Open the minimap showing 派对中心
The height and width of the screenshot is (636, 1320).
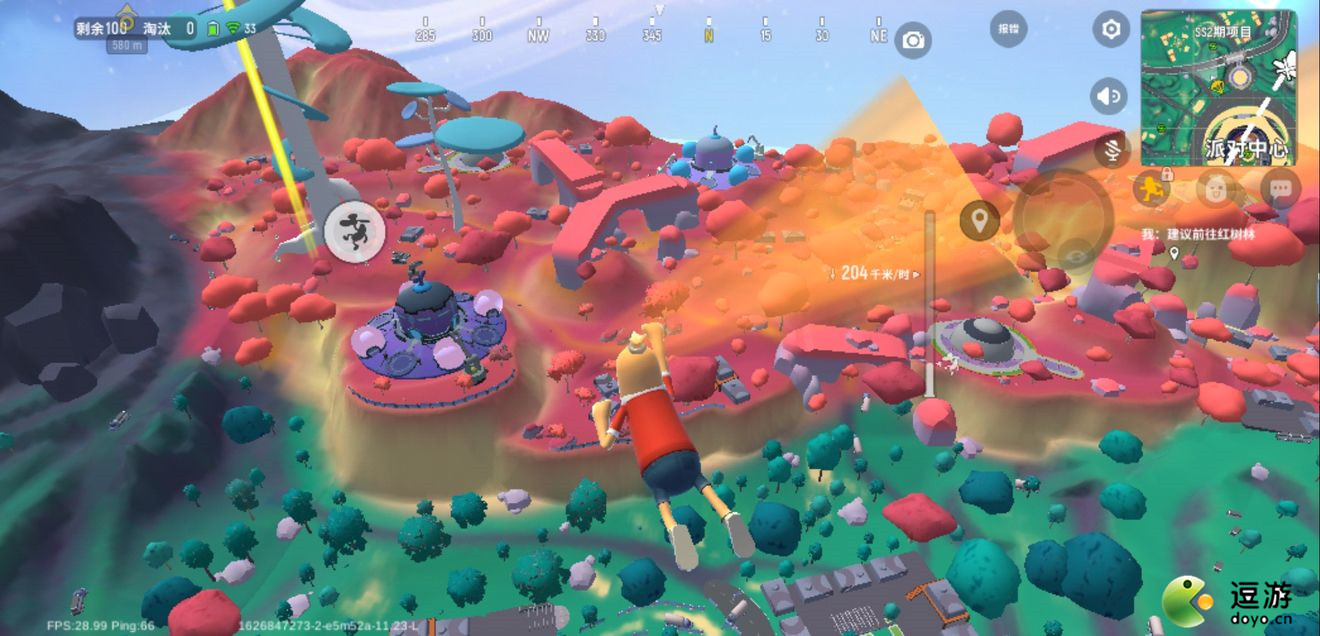[1218, 88]
